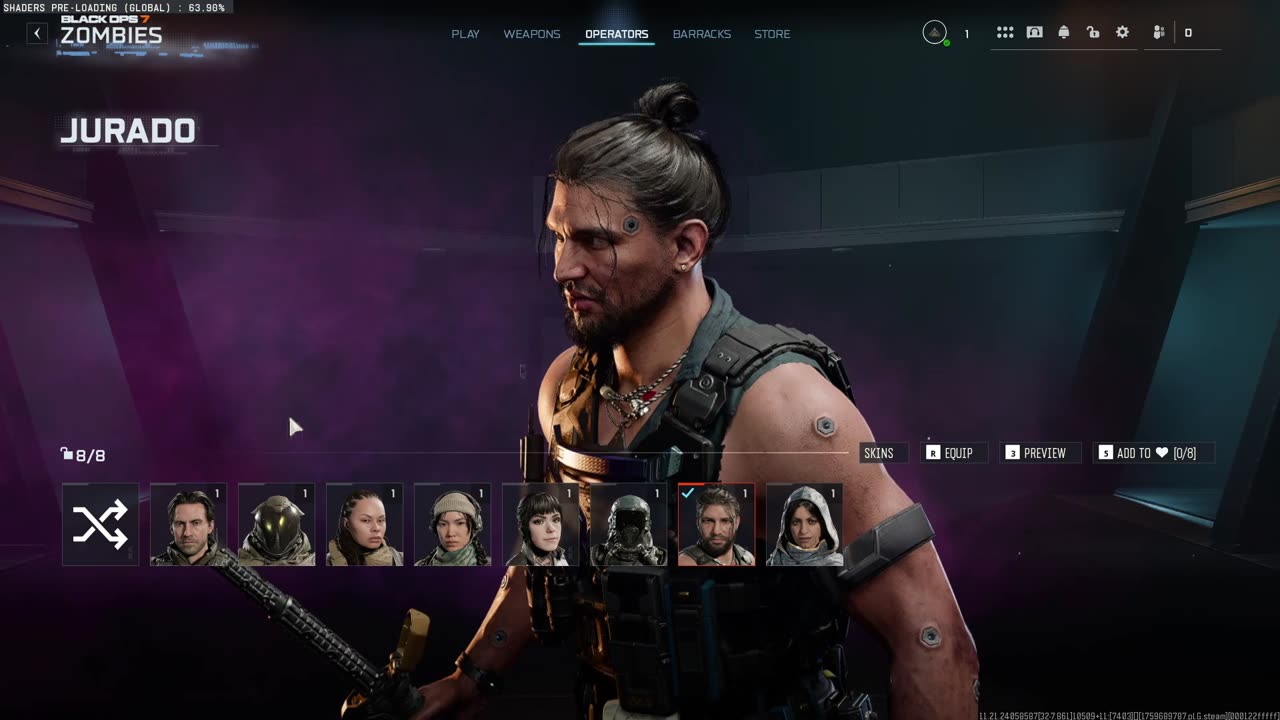
Task: Equip the Jurado operator
Action: point(950,453)
